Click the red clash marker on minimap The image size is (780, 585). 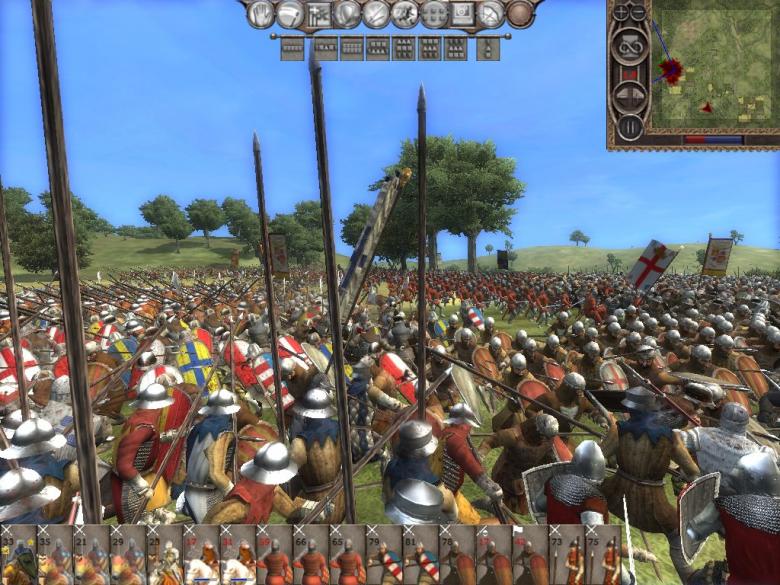tap(672, 71)
